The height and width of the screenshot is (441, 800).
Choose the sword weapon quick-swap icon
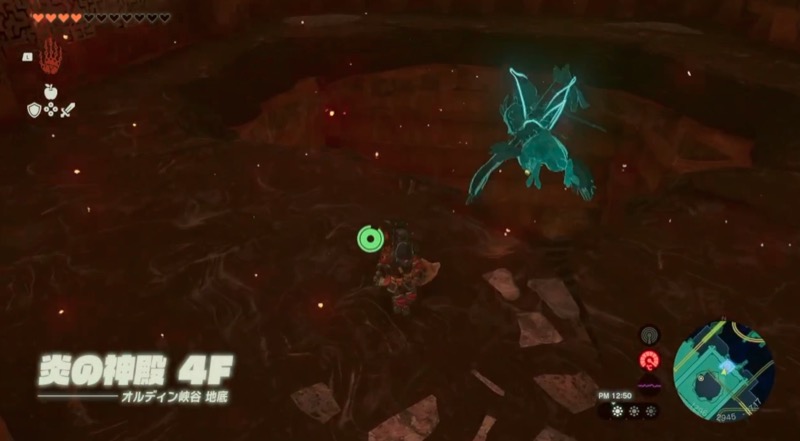[x=68, y=109]
